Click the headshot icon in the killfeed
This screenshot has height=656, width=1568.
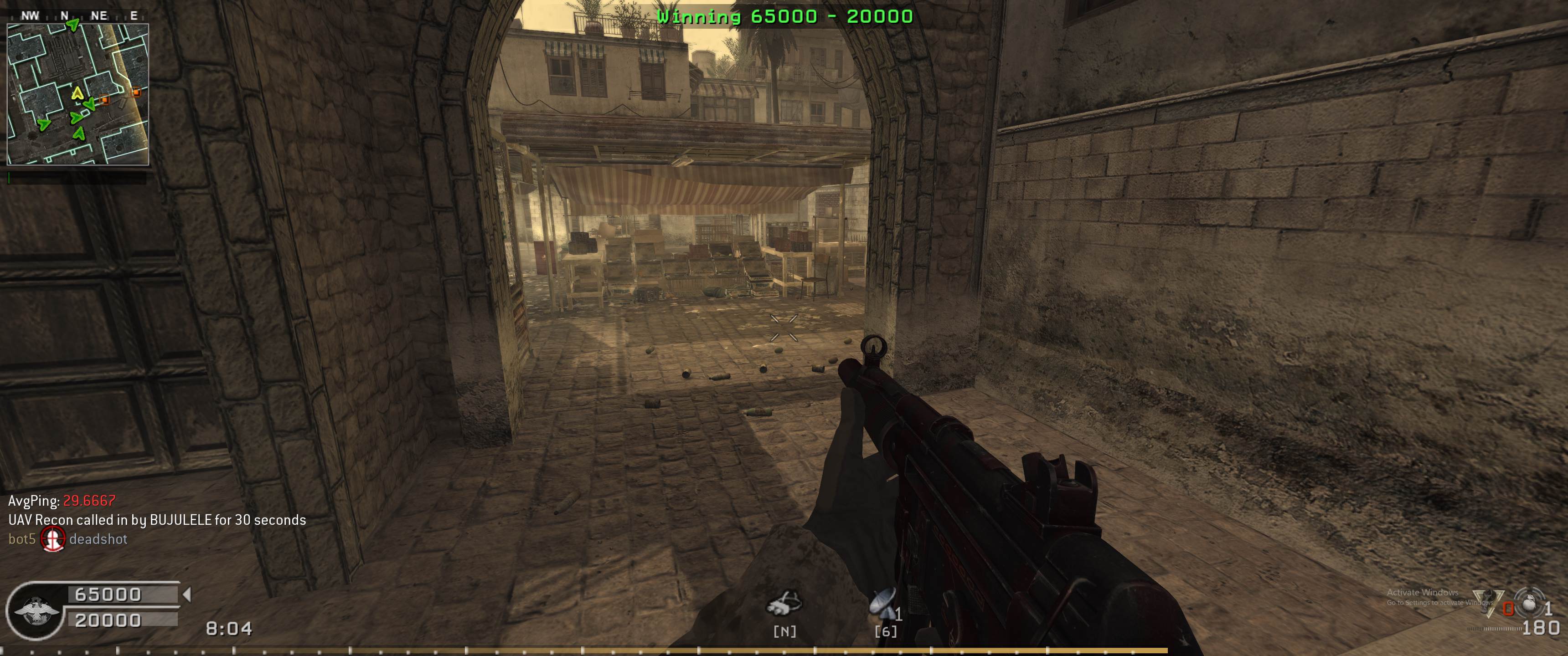52,539
